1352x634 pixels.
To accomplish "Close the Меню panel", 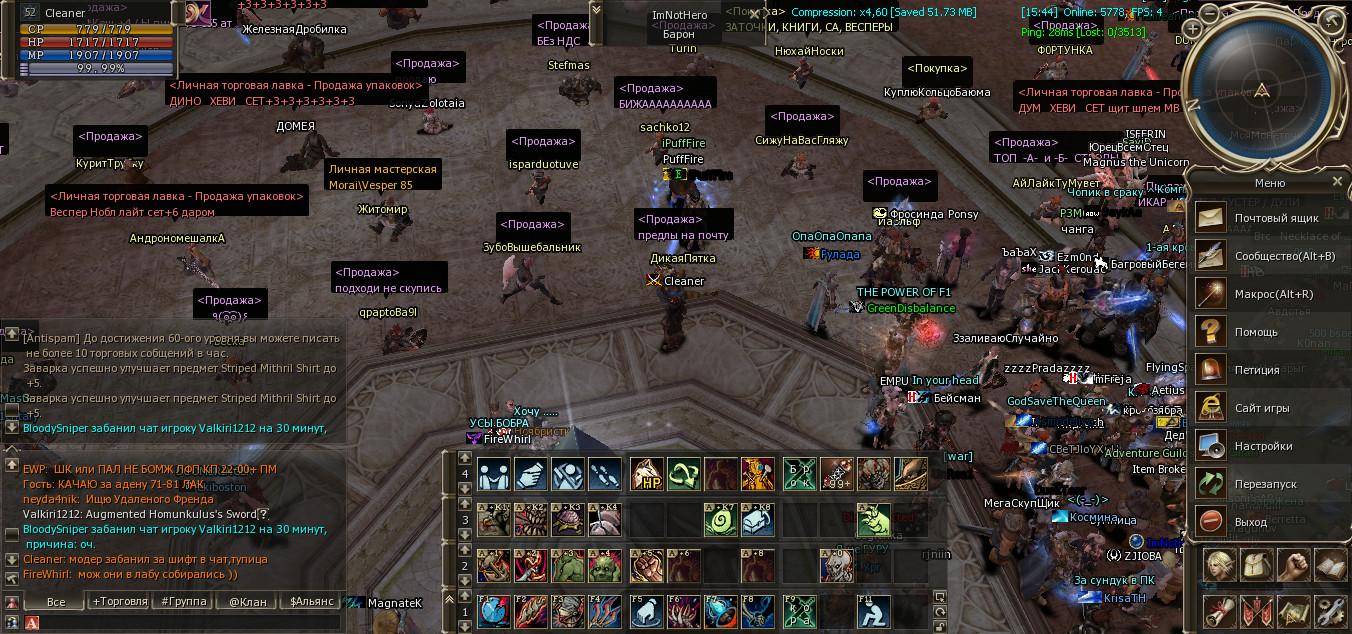I will 1337,182.
